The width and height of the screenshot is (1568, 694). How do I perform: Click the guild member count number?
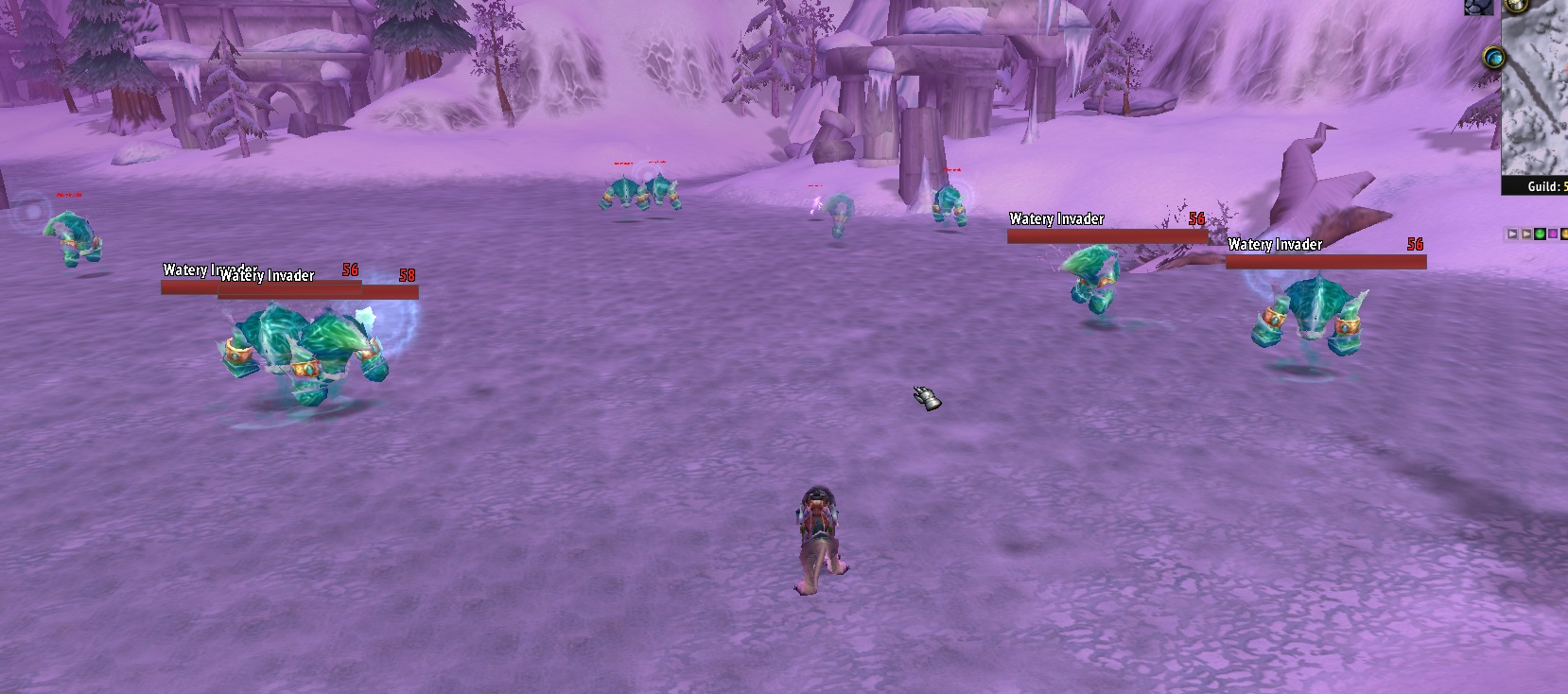pyautogui.click(x=1564, y=187)
